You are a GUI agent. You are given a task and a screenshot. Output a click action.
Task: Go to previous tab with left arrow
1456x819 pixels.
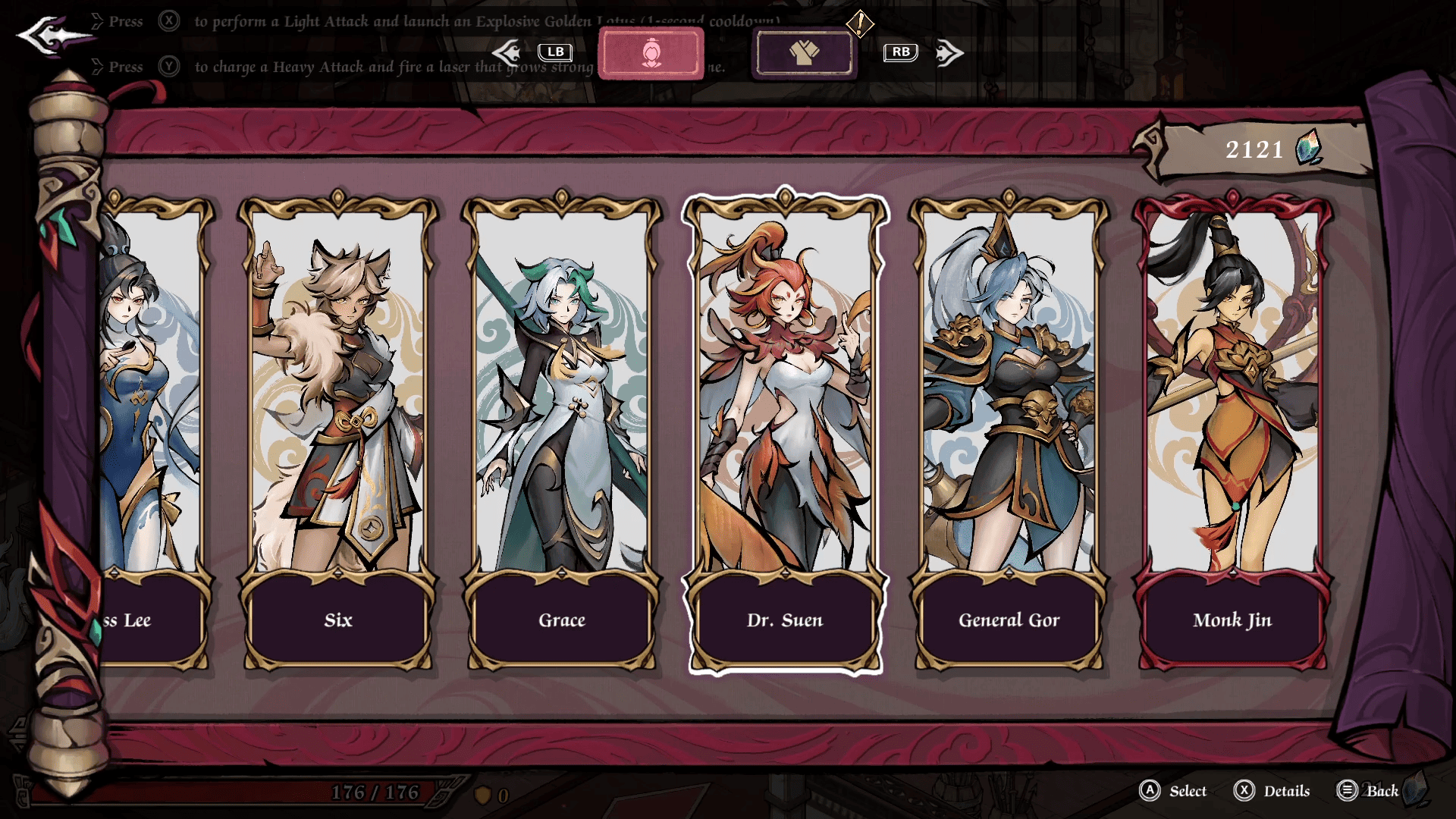point(508,52)
